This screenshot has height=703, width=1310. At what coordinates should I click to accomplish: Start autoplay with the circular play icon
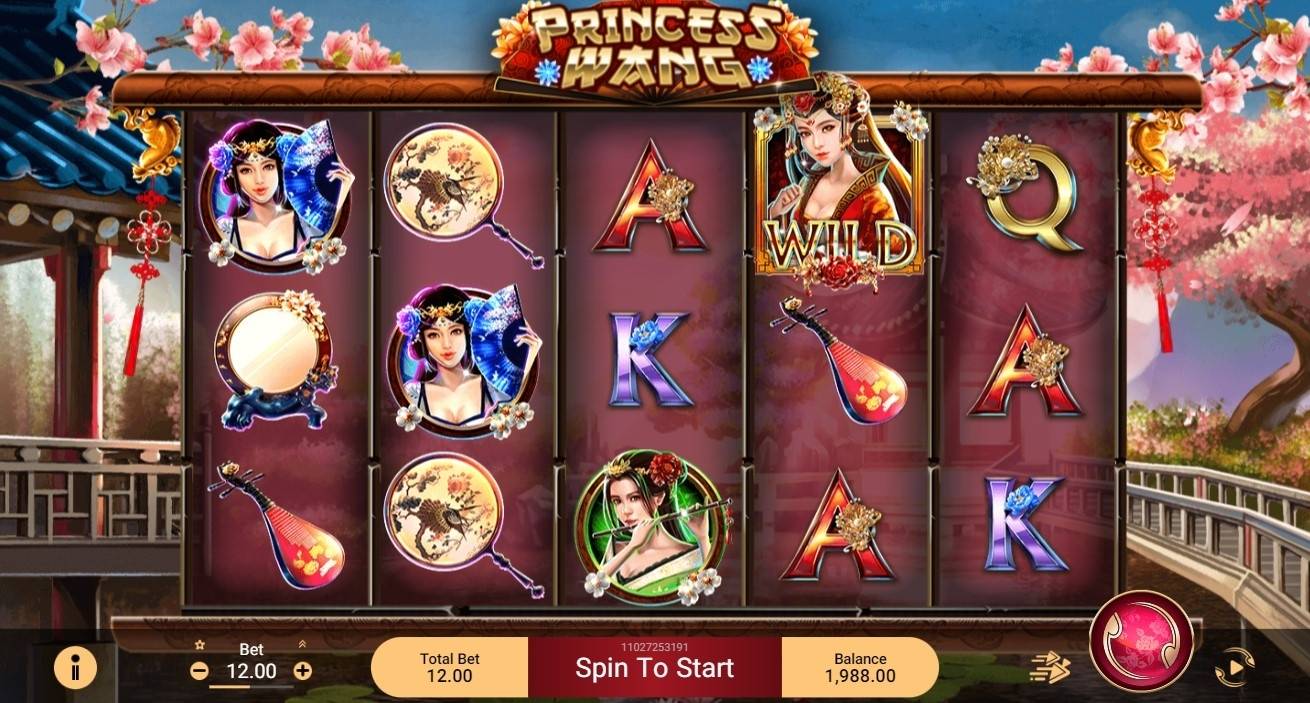pos(1234,667)
